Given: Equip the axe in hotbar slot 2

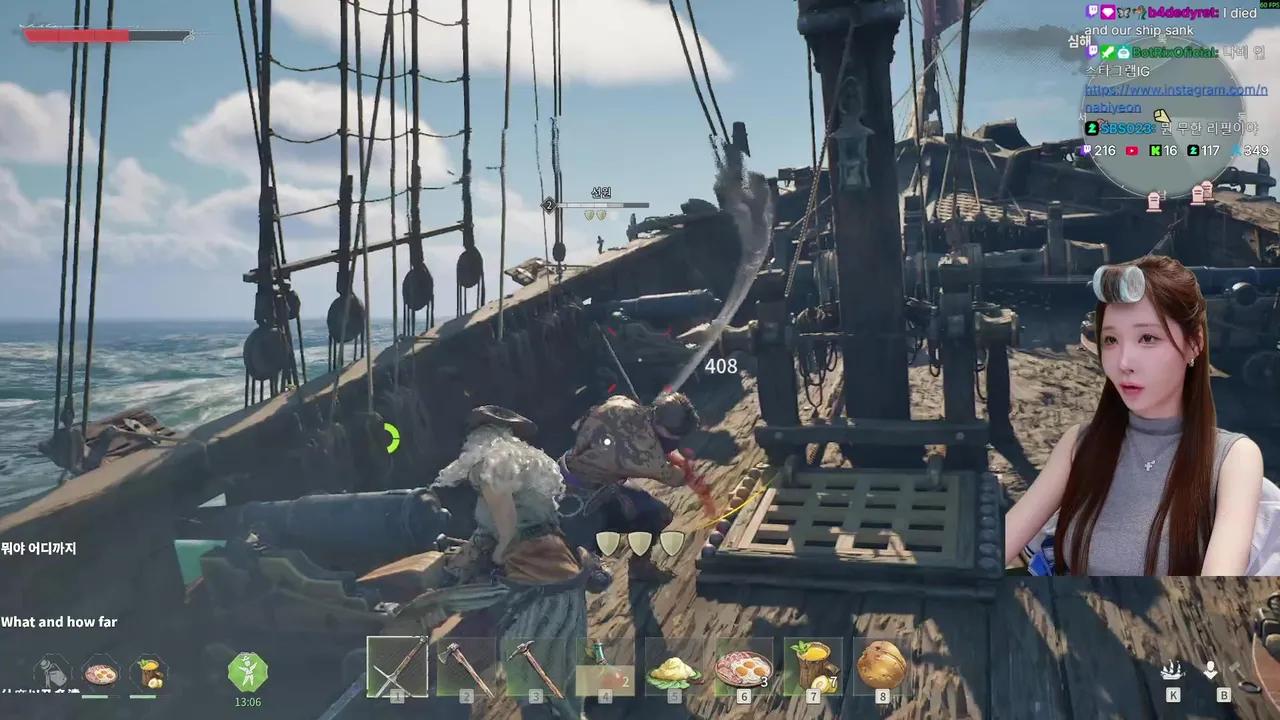Looking at the screenshot, I should coord(467,666).
